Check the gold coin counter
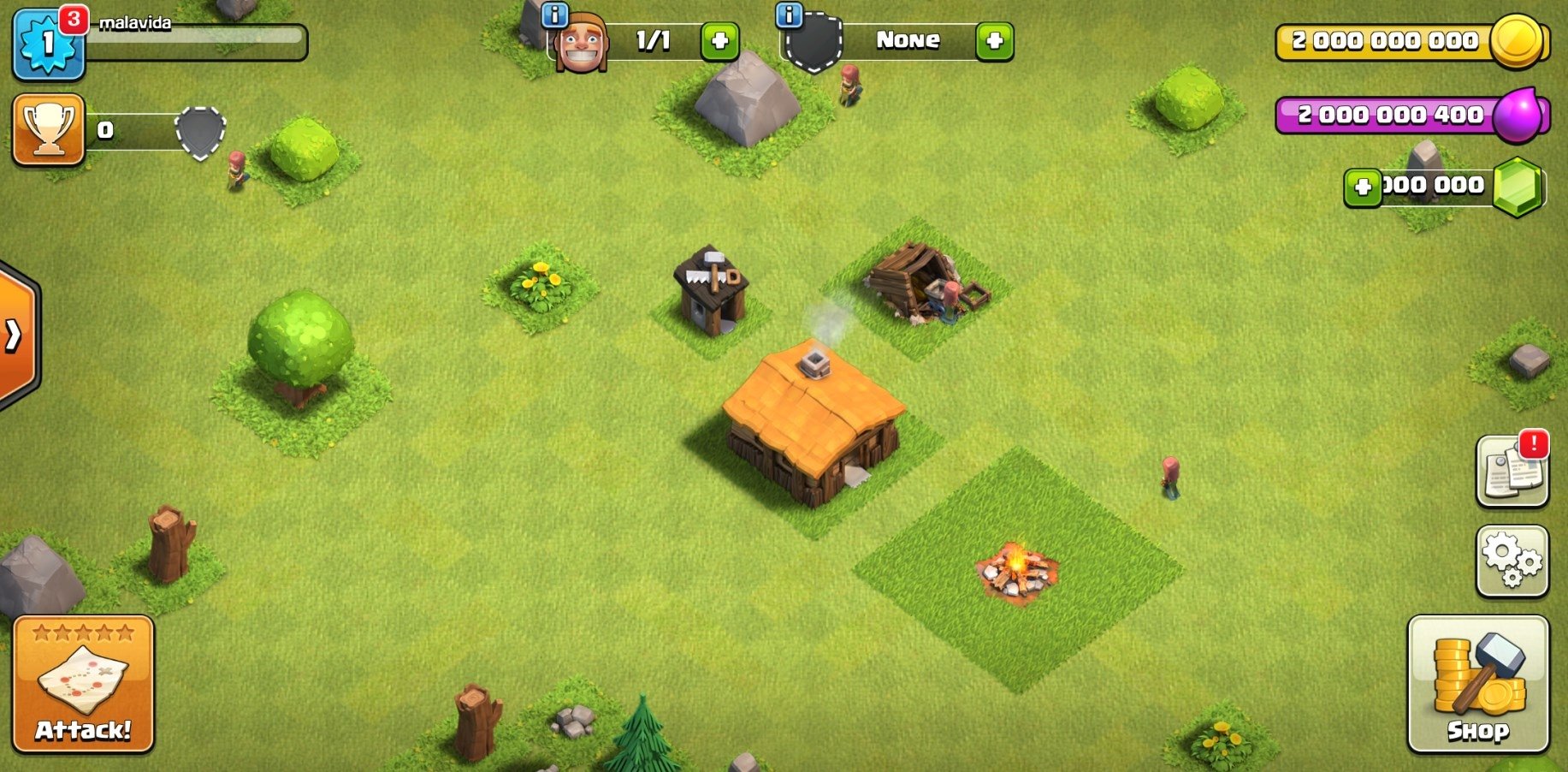 click(1416, 40)
